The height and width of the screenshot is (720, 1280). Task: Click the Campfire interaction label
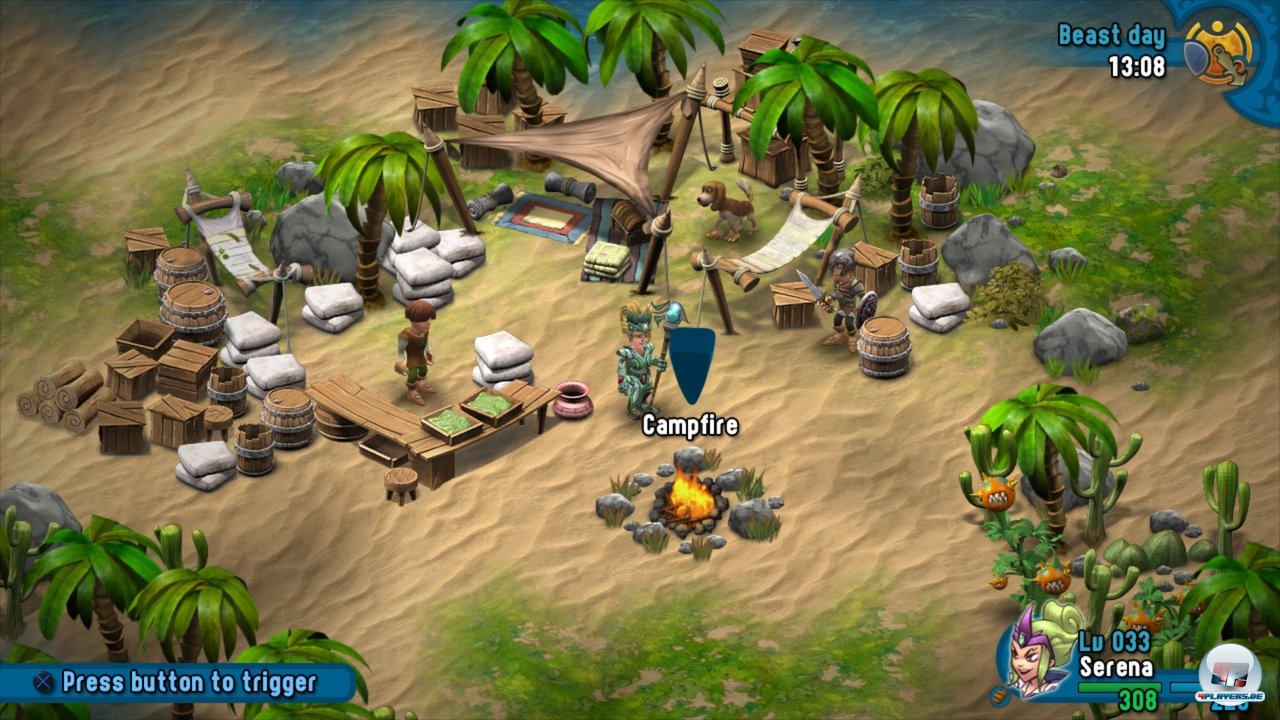pos(690,426)
